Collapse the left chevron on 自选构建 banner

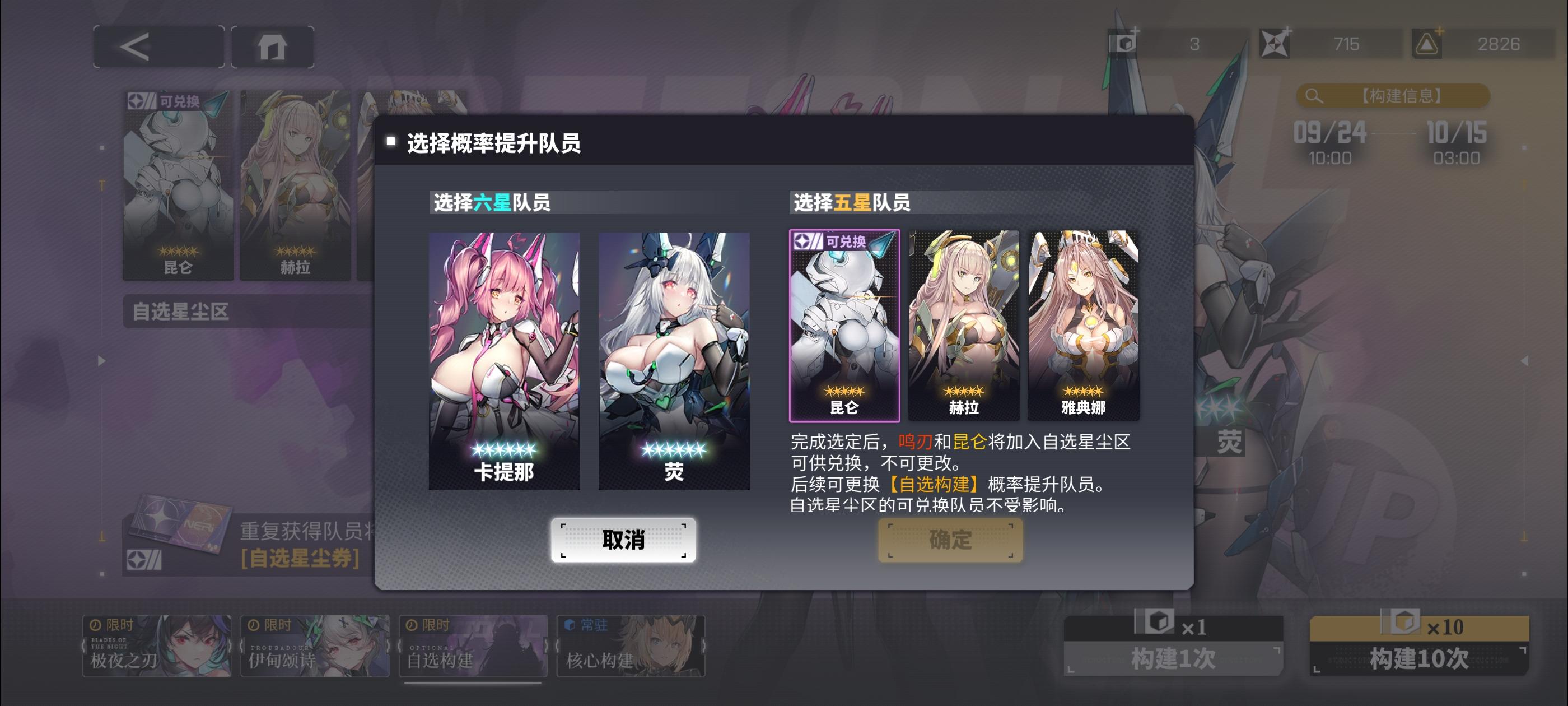tap(400, 645)
